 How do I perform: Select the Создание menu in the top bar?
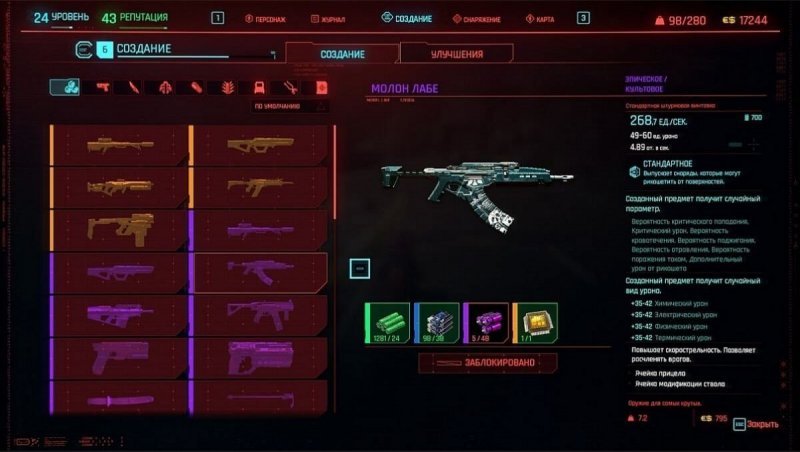click(407, 19)
